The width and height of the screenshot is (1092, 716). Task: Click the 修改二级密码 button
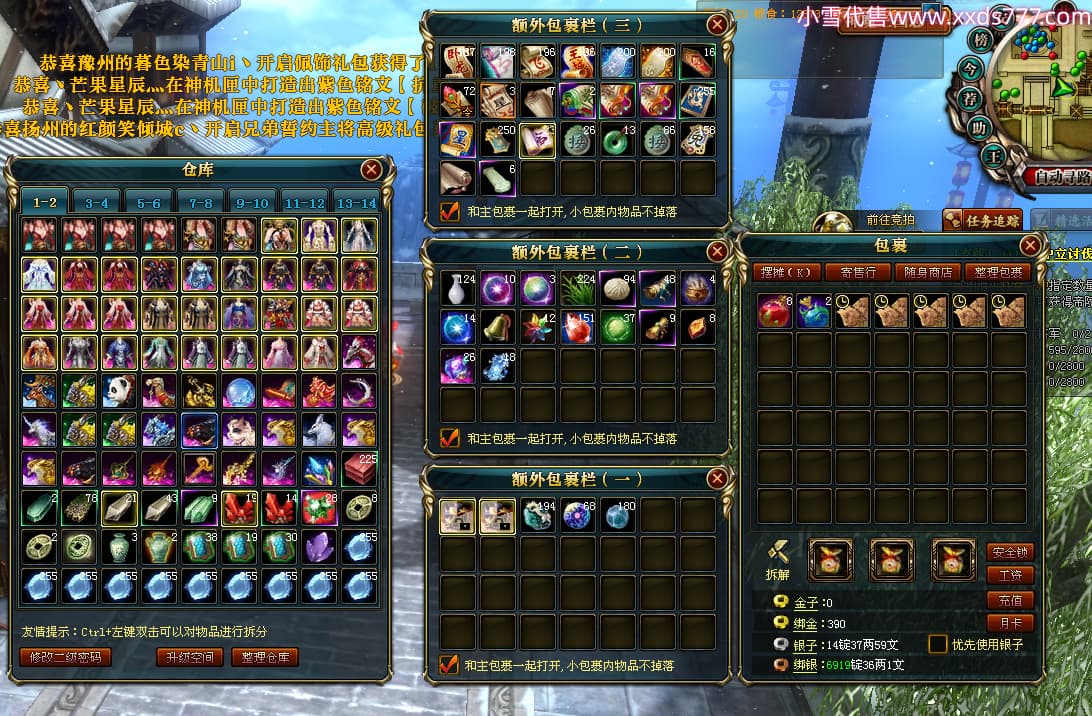click(x=65, y=657)
